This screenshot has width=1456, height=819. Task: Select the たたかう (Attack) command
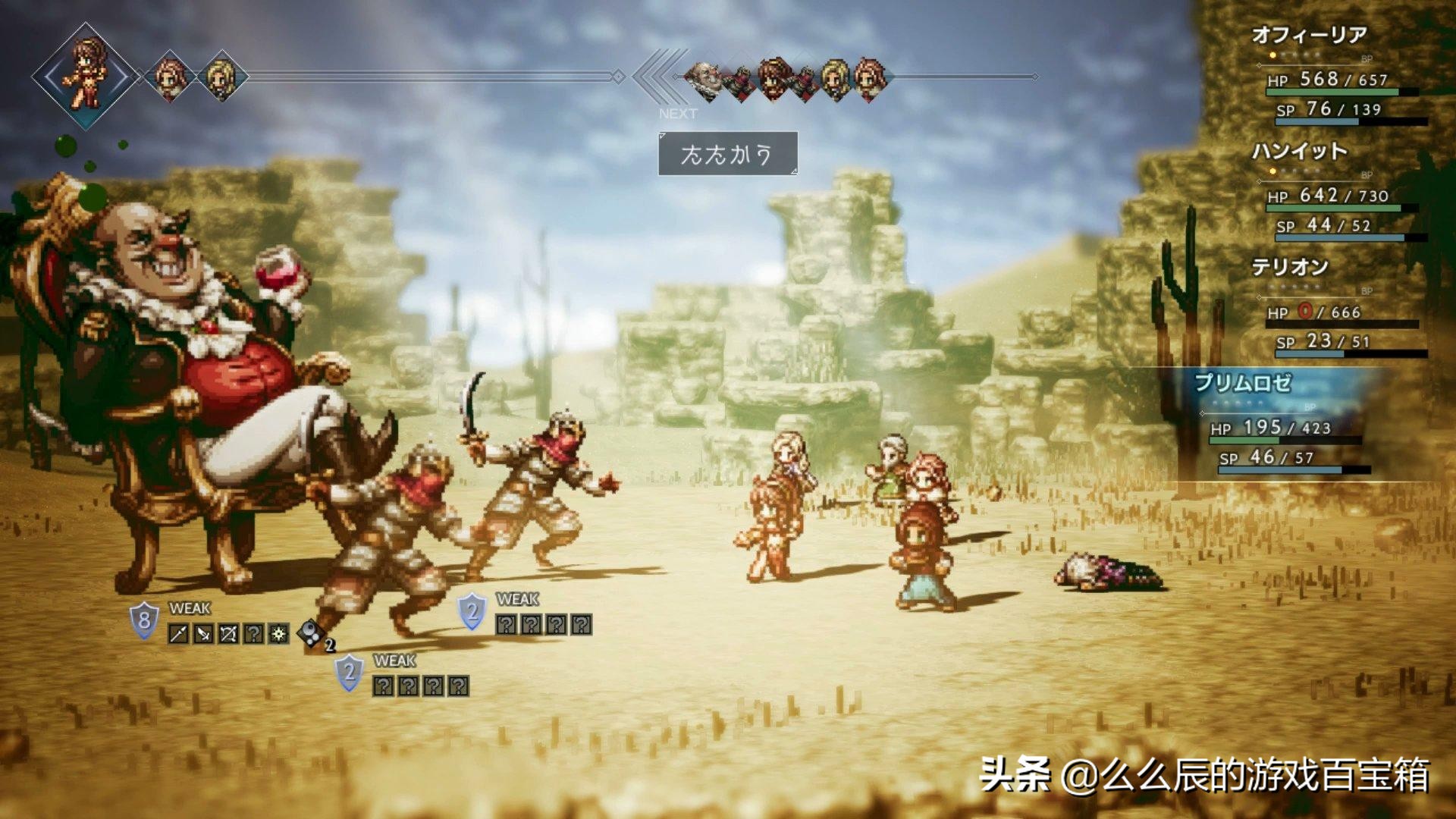click(x=727, y=154)
